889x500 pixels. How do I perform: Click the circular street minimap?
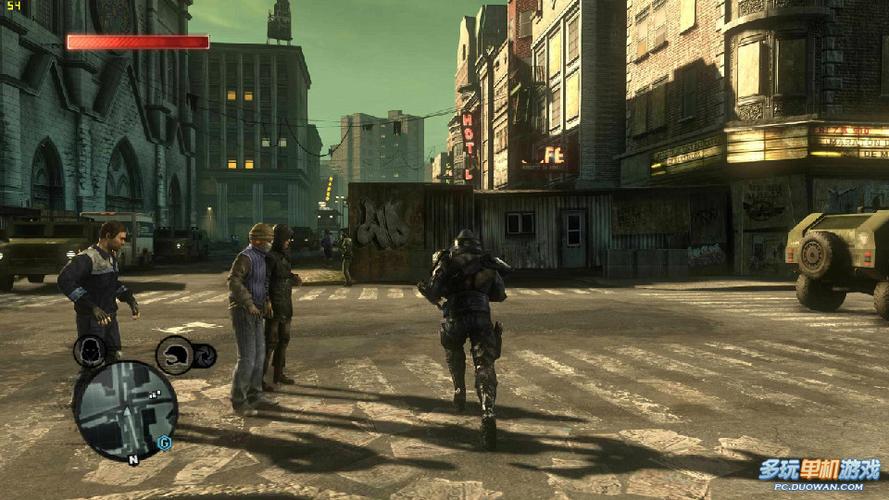[124, 410]
